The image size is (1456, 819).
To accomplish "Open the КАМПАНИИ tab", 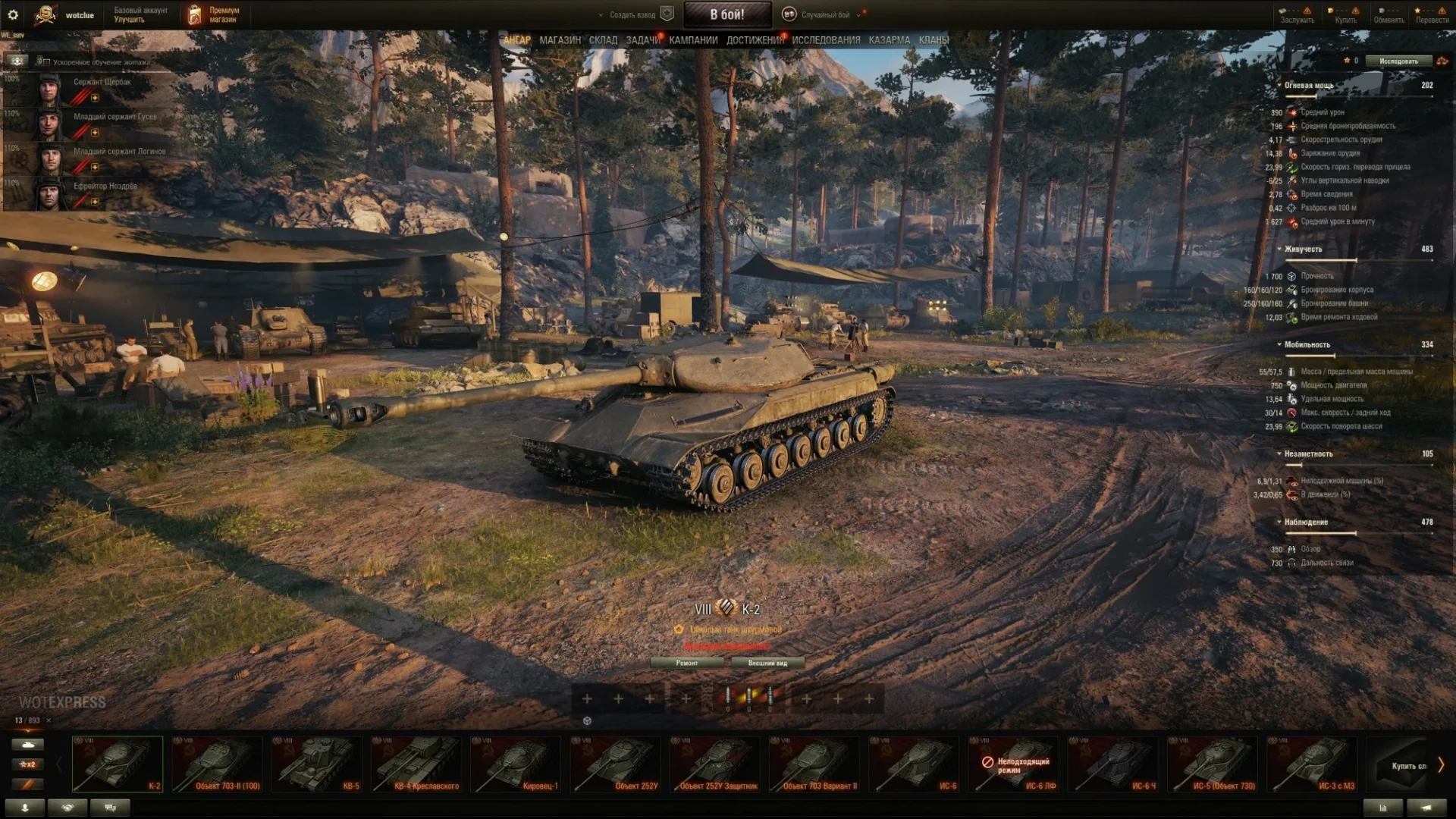I will pyautogui.click(x=693, y=40).
